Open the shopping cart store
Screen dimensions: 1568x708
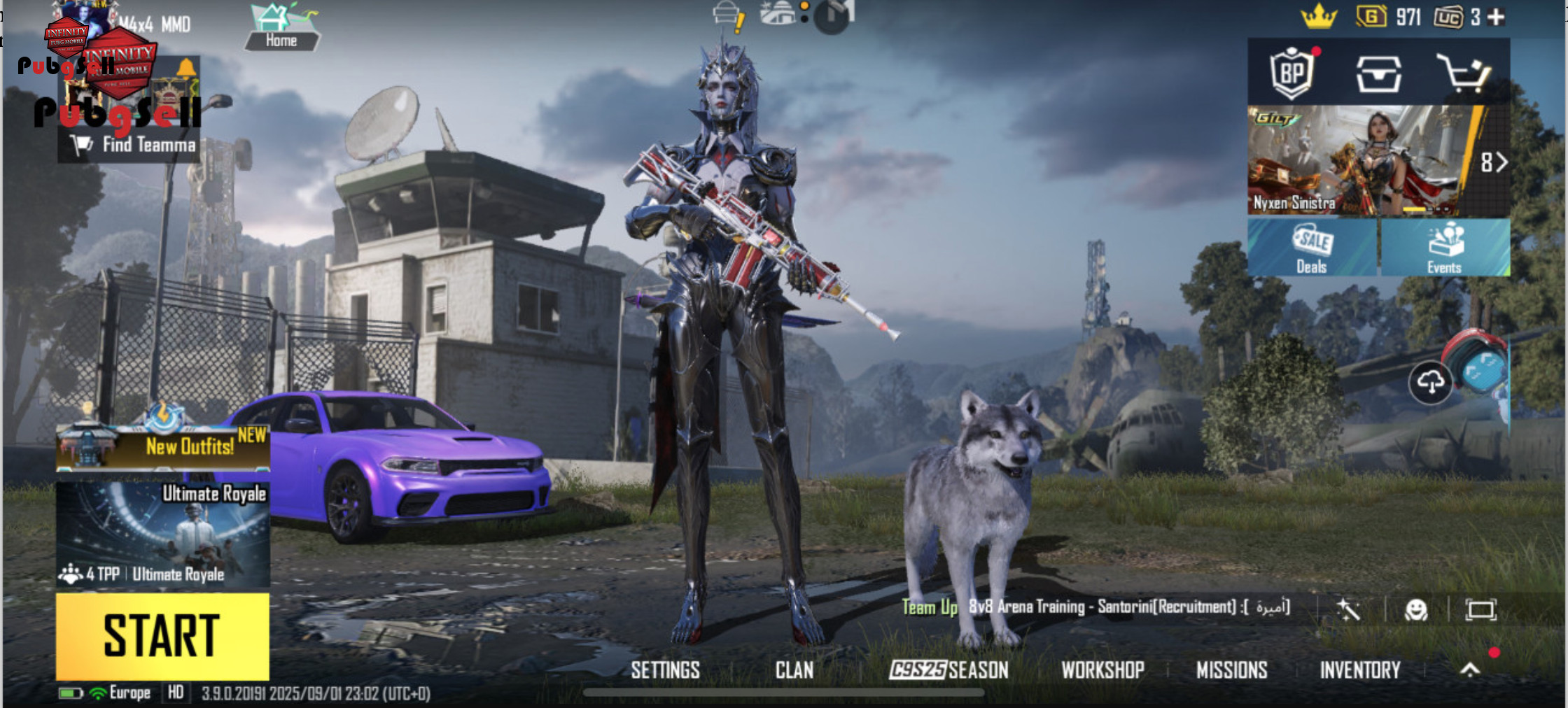(x=1463, y=73)
